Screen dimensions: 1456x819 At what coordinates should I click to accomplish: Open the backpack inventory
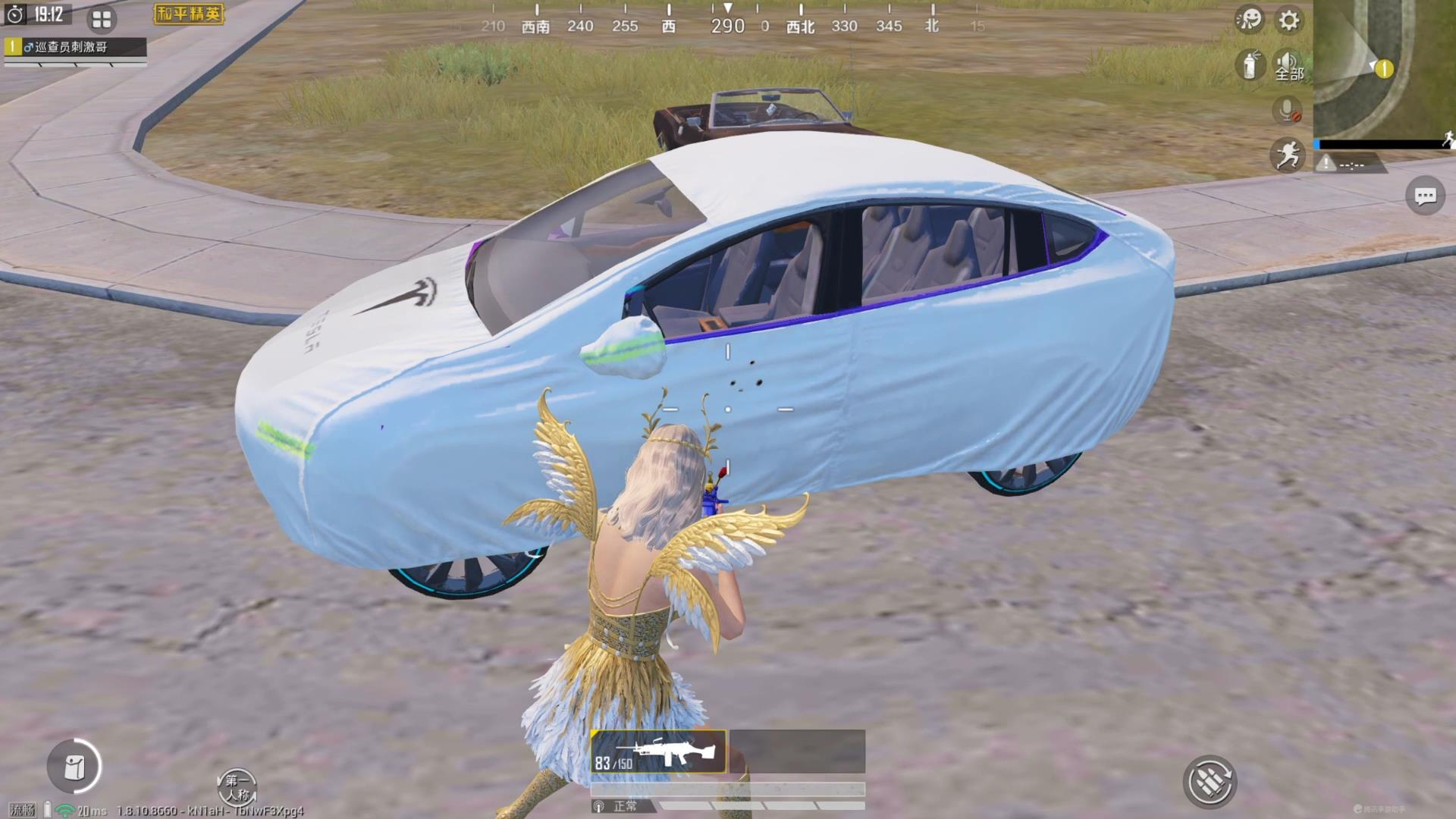(x=74, y=767)
